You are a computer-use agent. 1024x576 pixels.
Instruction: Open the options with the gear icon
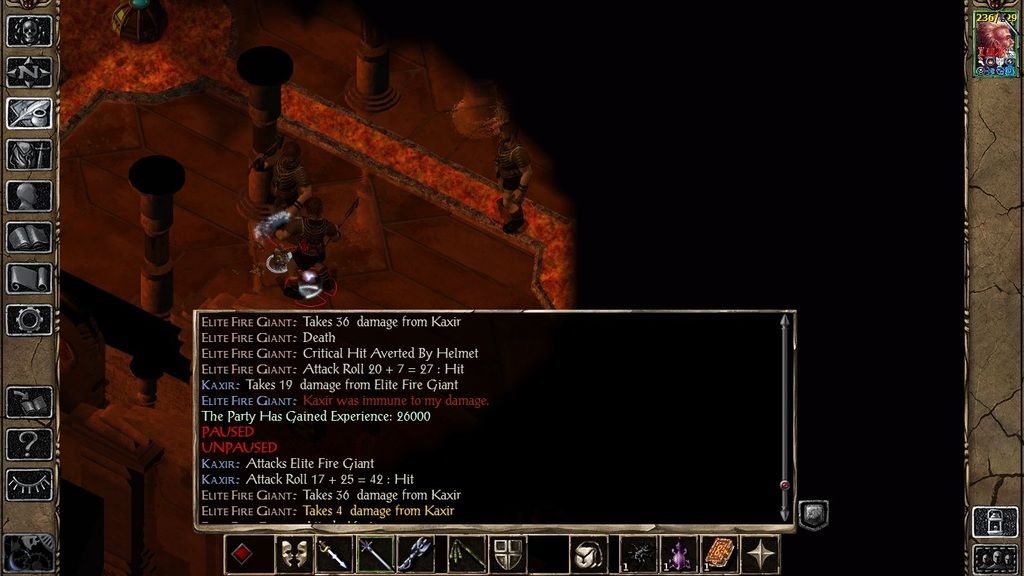point(29,319)
